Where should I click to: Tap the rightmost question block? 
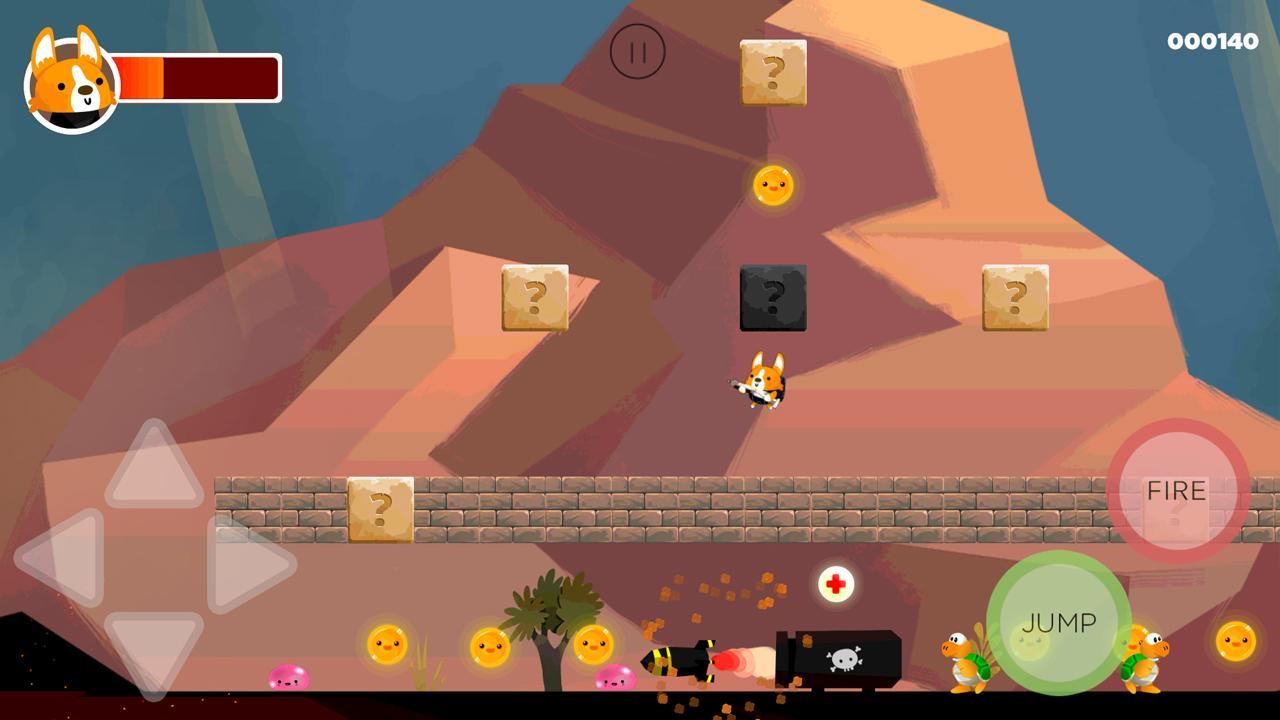tap(1013, 297)
